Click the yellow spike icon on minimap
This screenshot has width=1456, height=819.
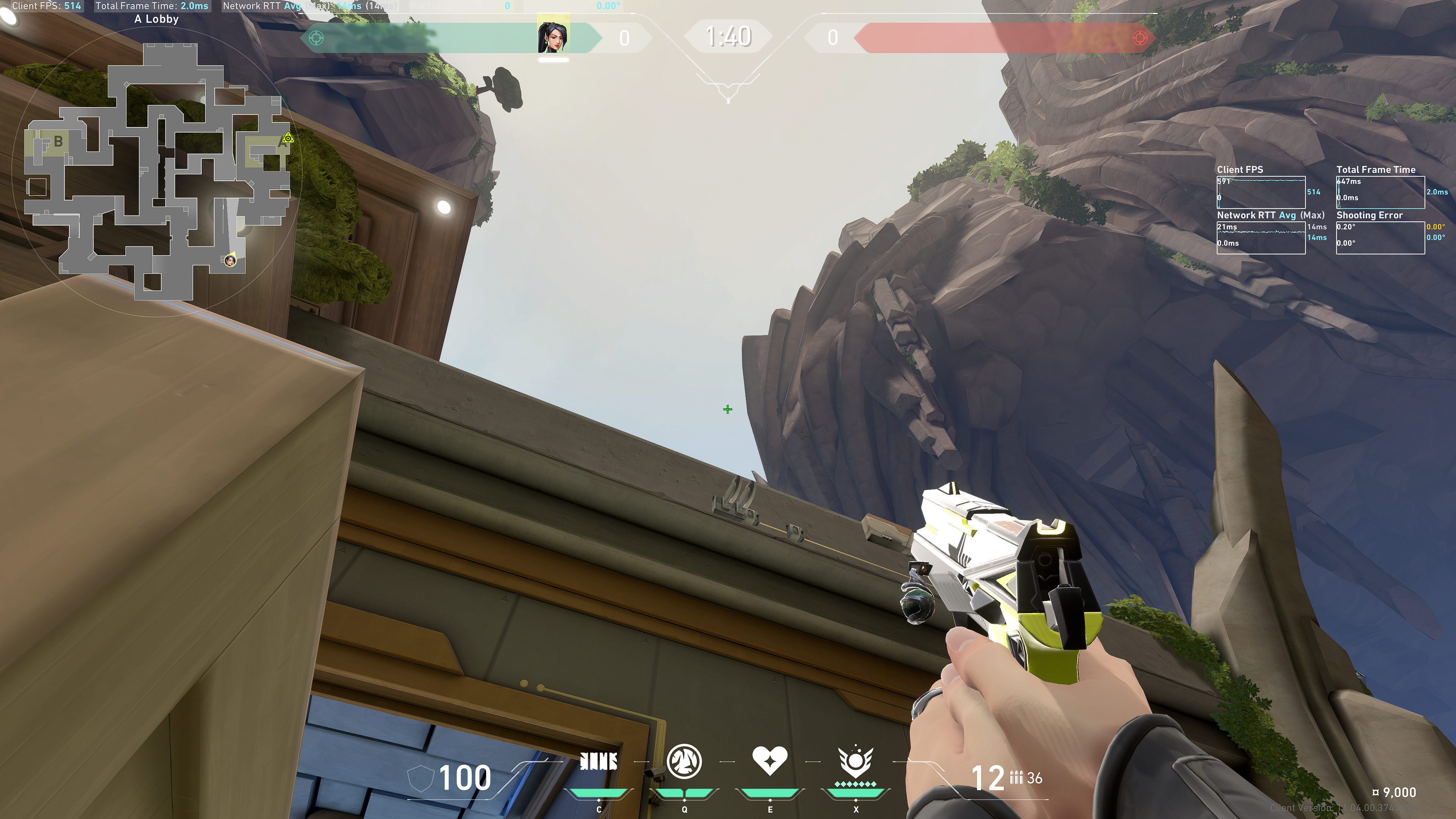288,138
